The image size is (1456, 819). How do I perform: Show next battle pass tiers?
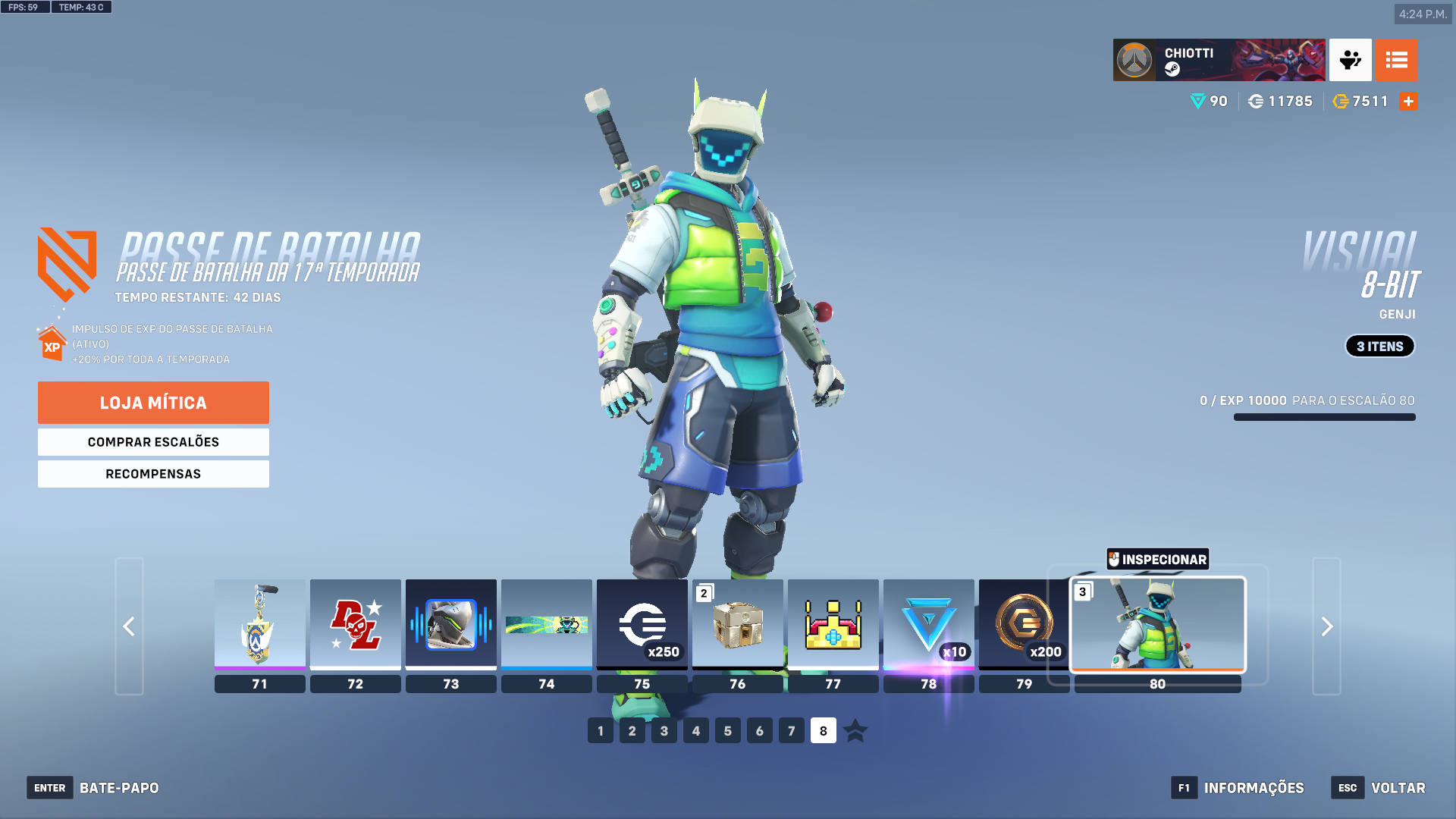point(1326,626)
